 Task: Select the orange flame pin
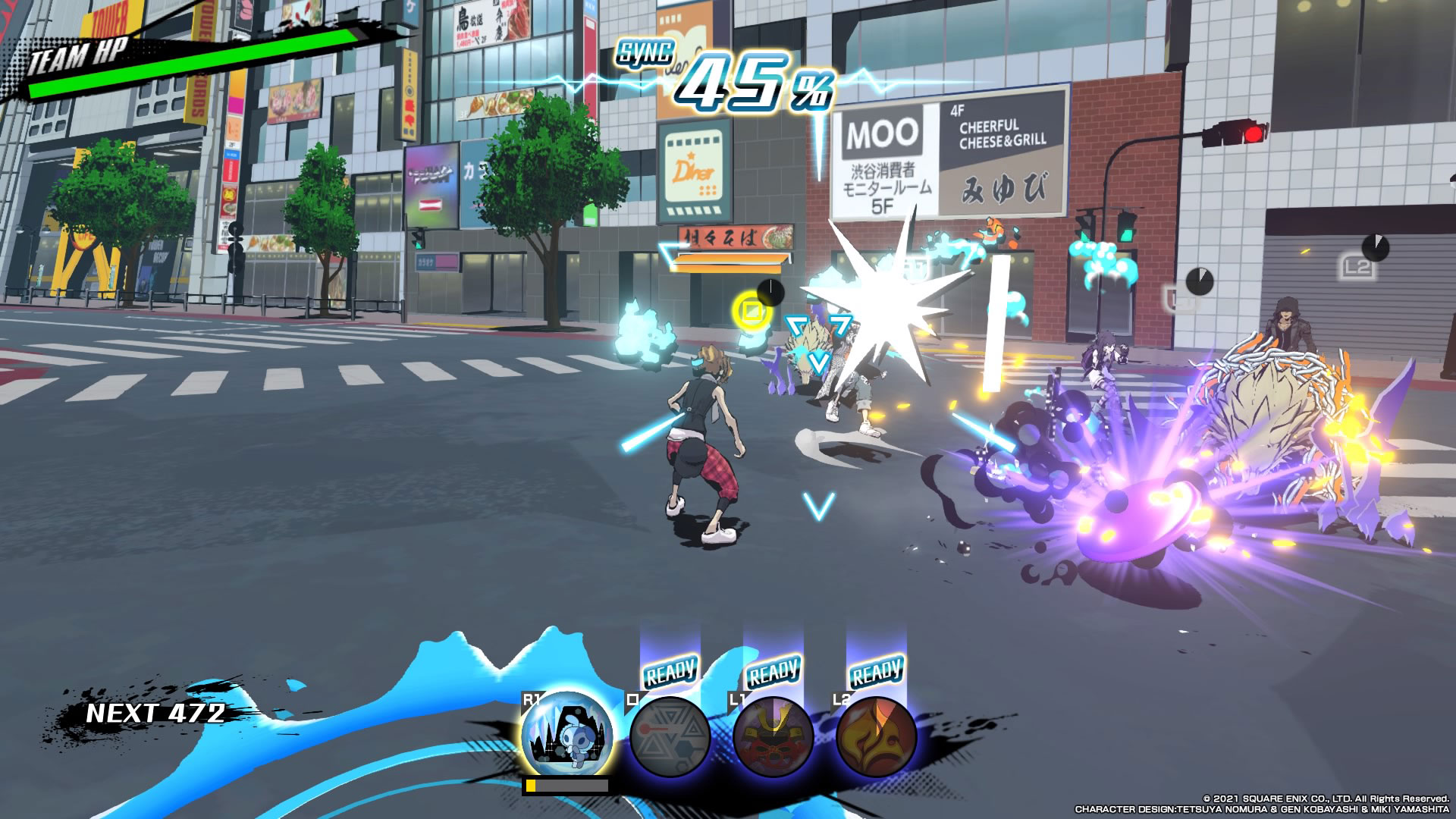click(876, 736)
